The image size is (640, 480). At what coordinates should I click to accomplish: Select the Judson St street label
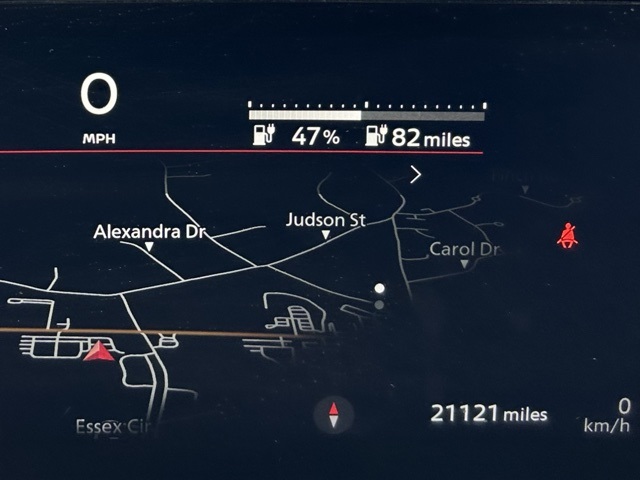[x=325, y=220]
